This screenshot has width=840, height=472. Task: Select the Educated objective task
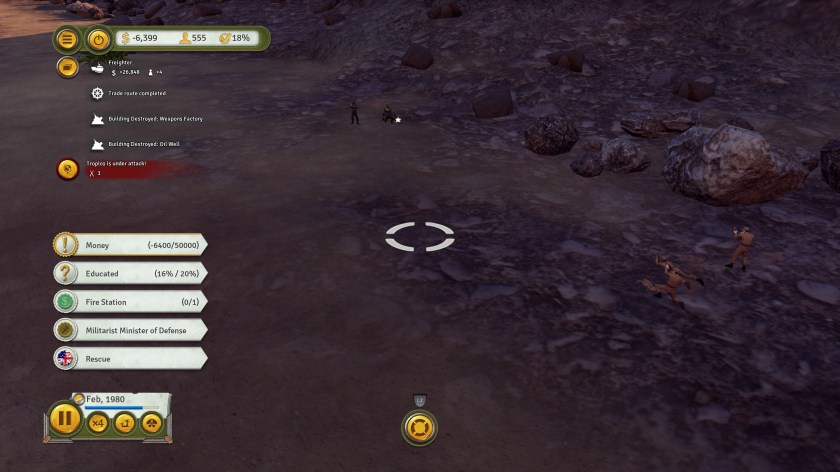tap(130, 273)
